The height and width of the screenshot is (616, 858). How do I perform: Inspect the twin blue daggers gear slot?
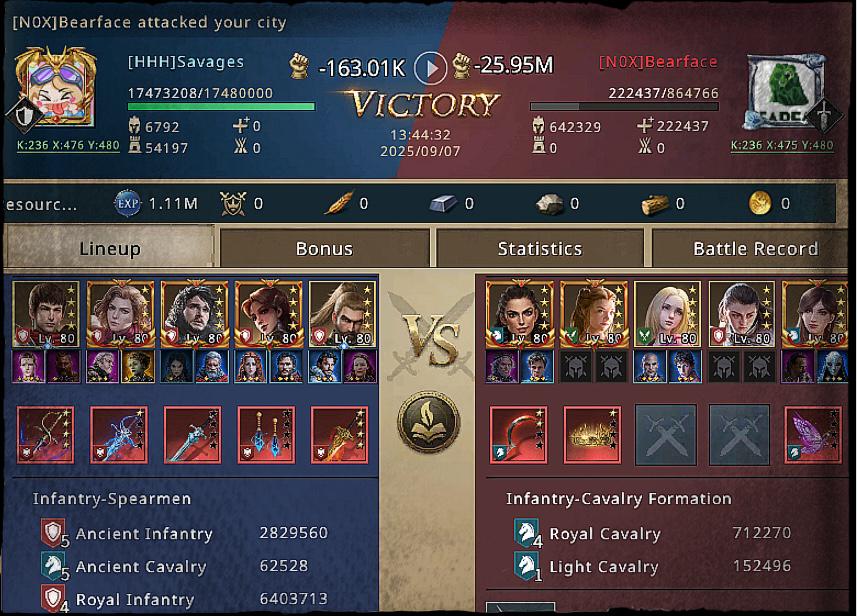coord(266,435)
